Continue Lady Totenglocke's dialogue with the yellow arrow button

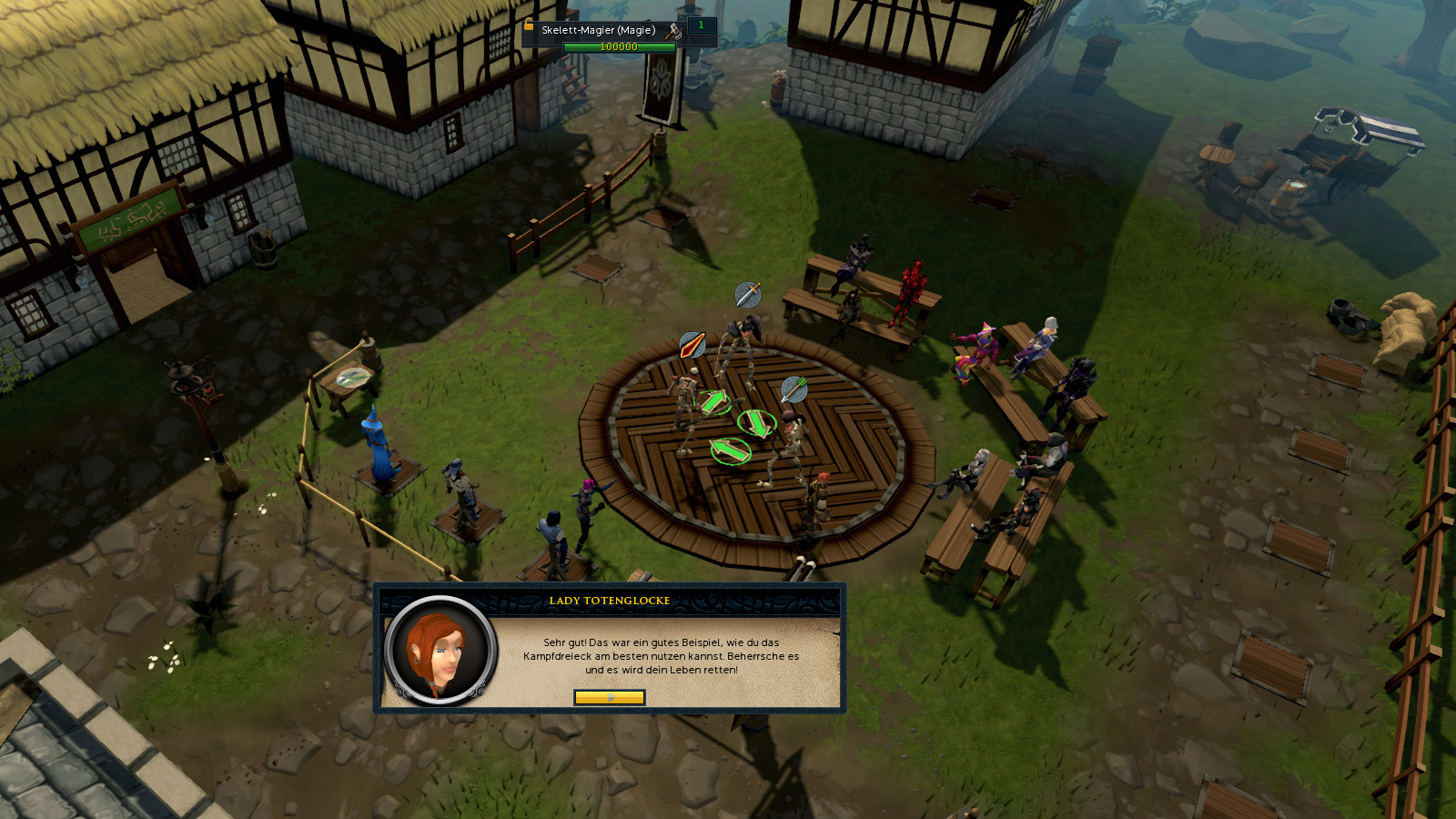610,697
